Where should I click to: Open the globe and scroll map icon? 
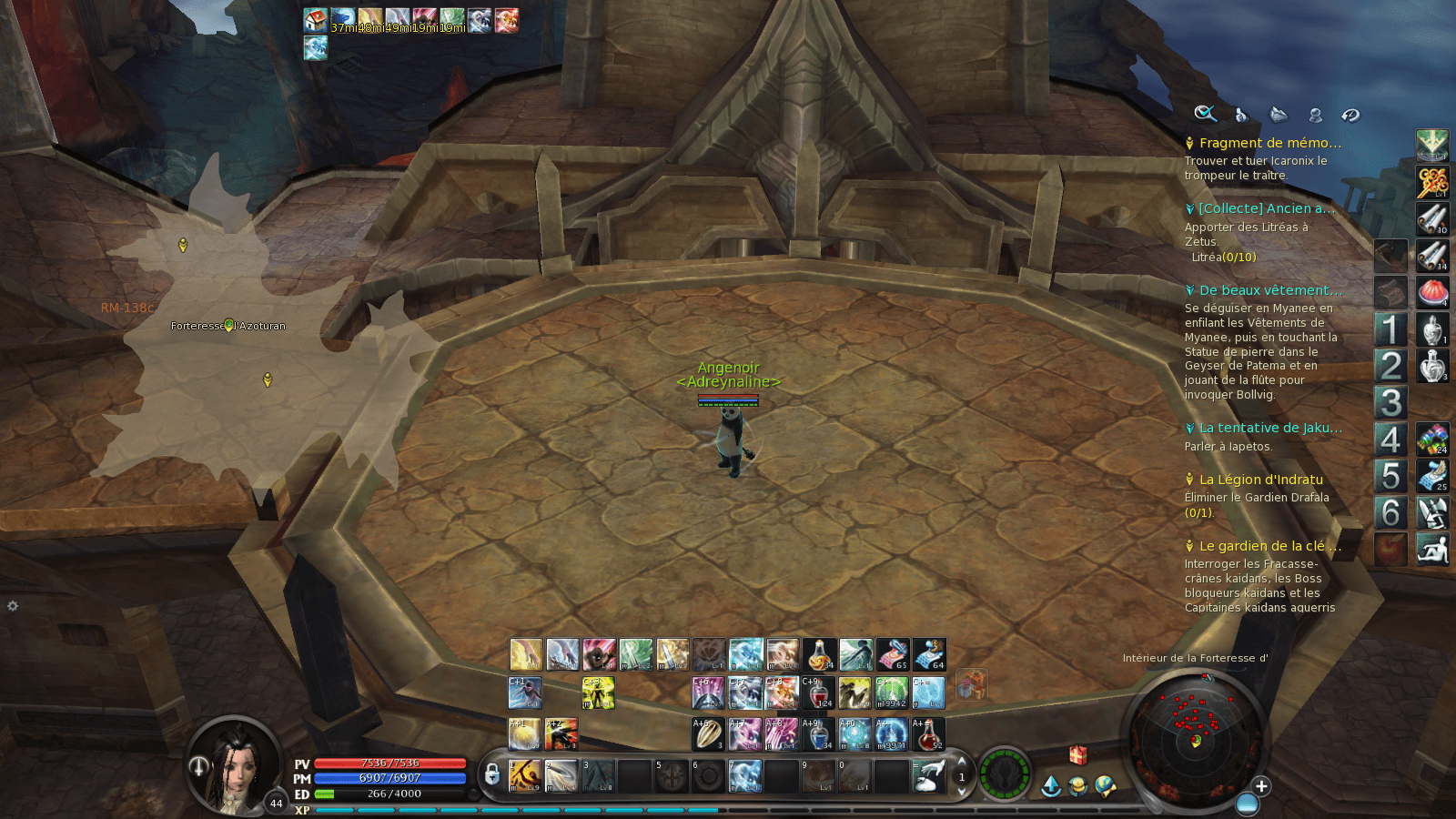point(1106,785)
